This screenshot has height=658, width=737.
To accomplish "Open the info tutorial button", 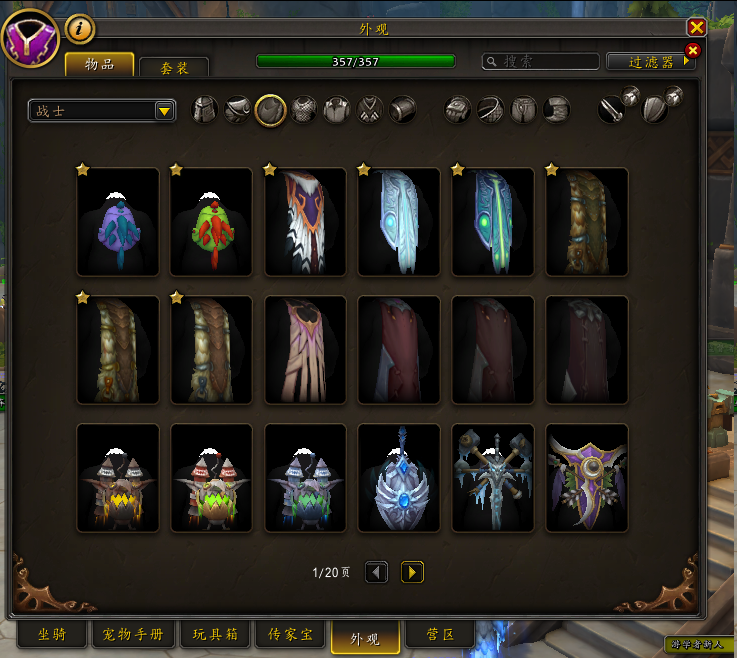I will [x=80, y=29].
